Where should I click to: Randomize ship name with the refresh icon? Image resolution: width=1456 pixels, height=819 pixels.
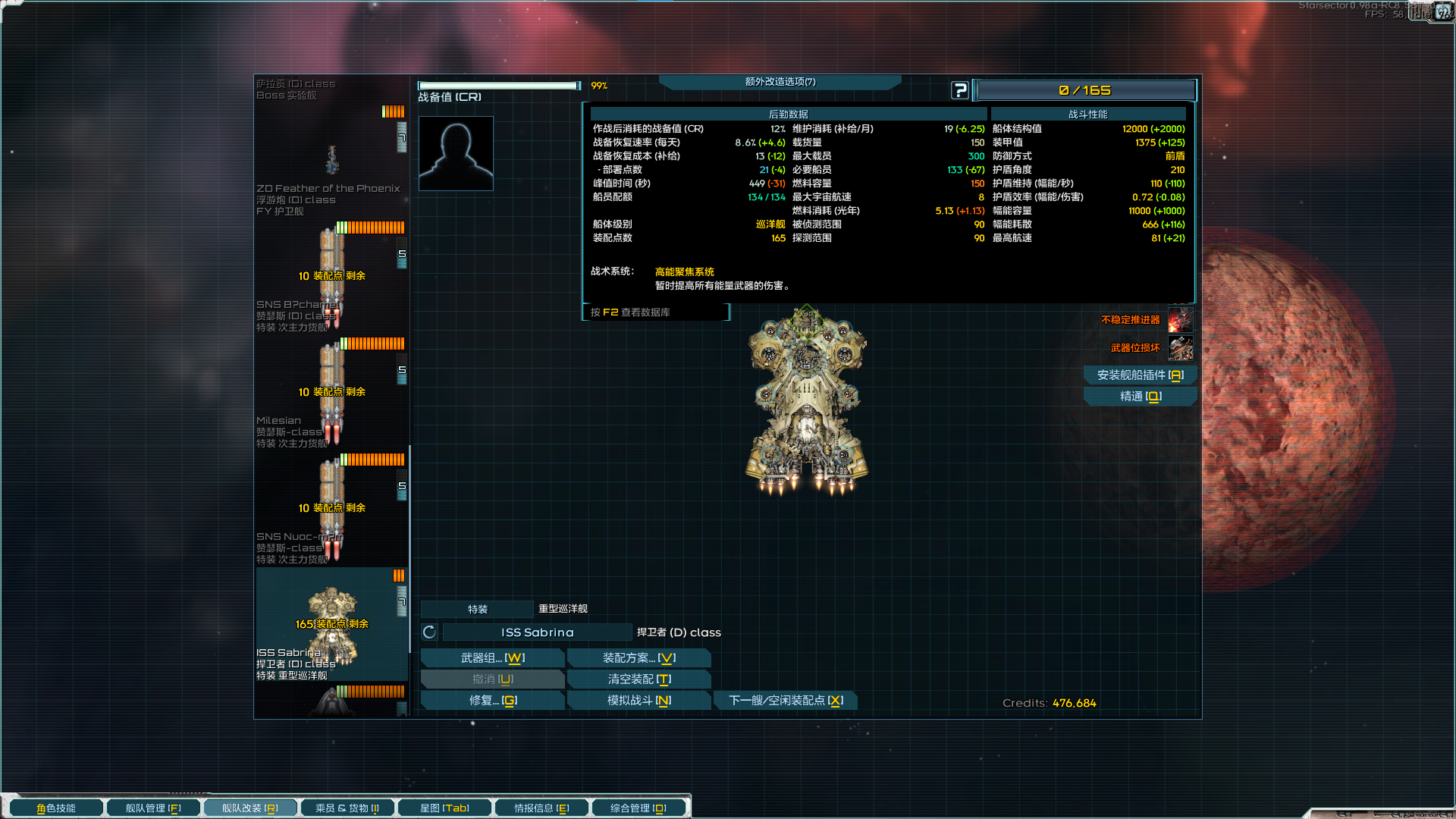pyautogui.click(x=429, y=632)
